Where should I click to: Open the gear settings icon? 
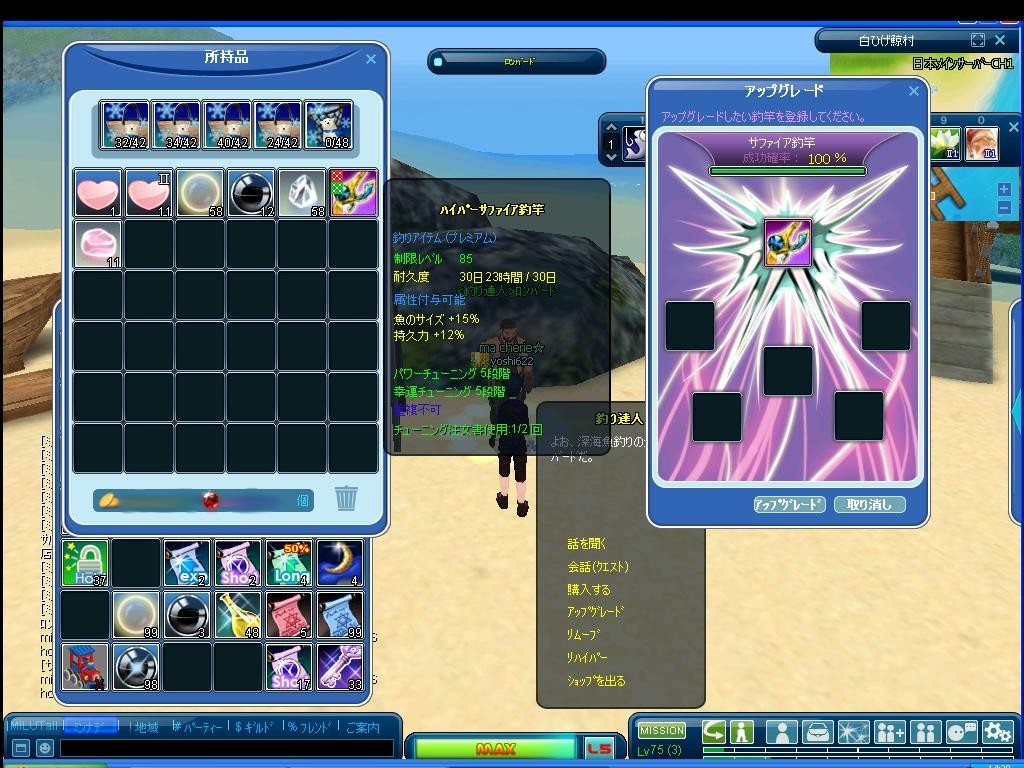click(997, 732)
